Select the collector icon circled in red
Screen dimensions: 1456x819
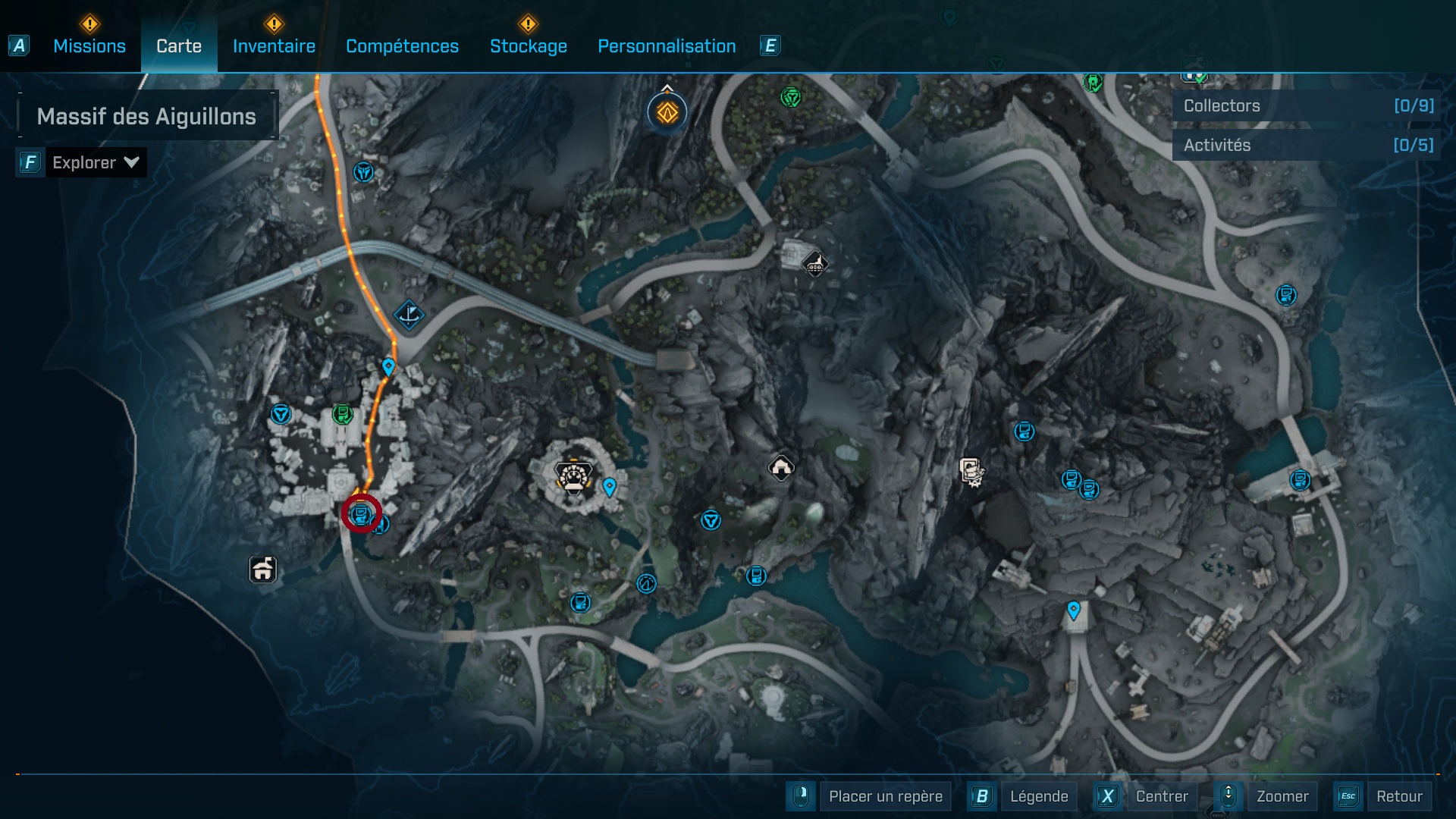click(360, 514)
